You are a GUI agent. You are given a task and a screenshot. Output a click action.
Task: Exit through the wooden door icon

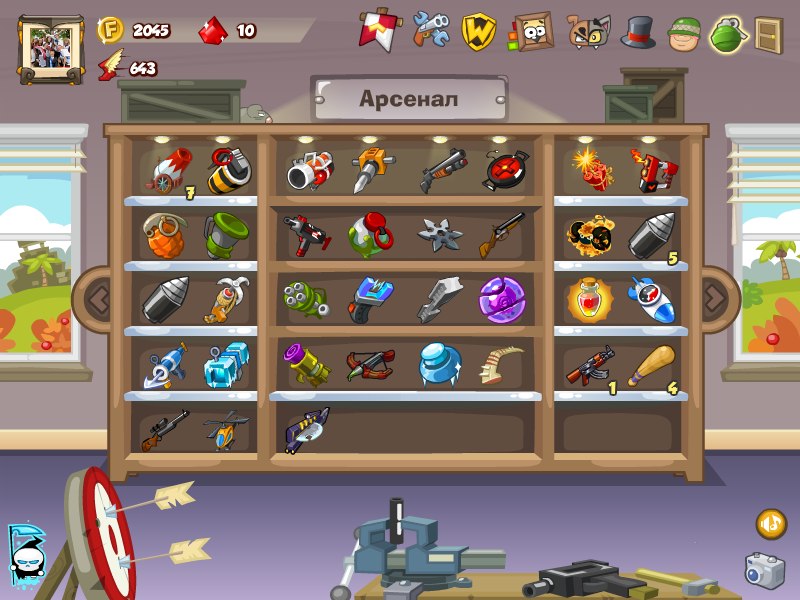pos(768,33)
